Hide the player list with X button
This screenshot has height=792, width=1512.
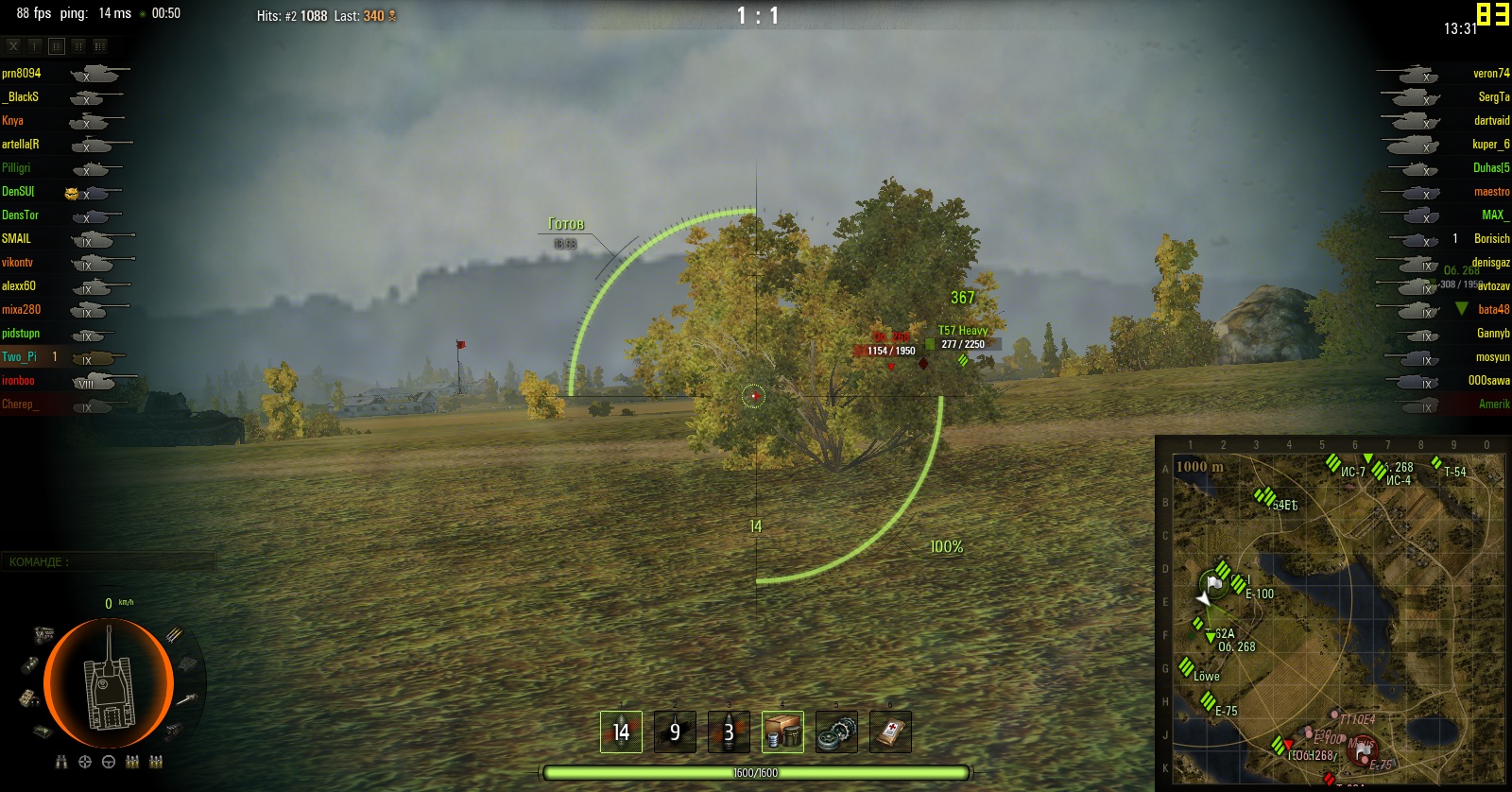13,45
